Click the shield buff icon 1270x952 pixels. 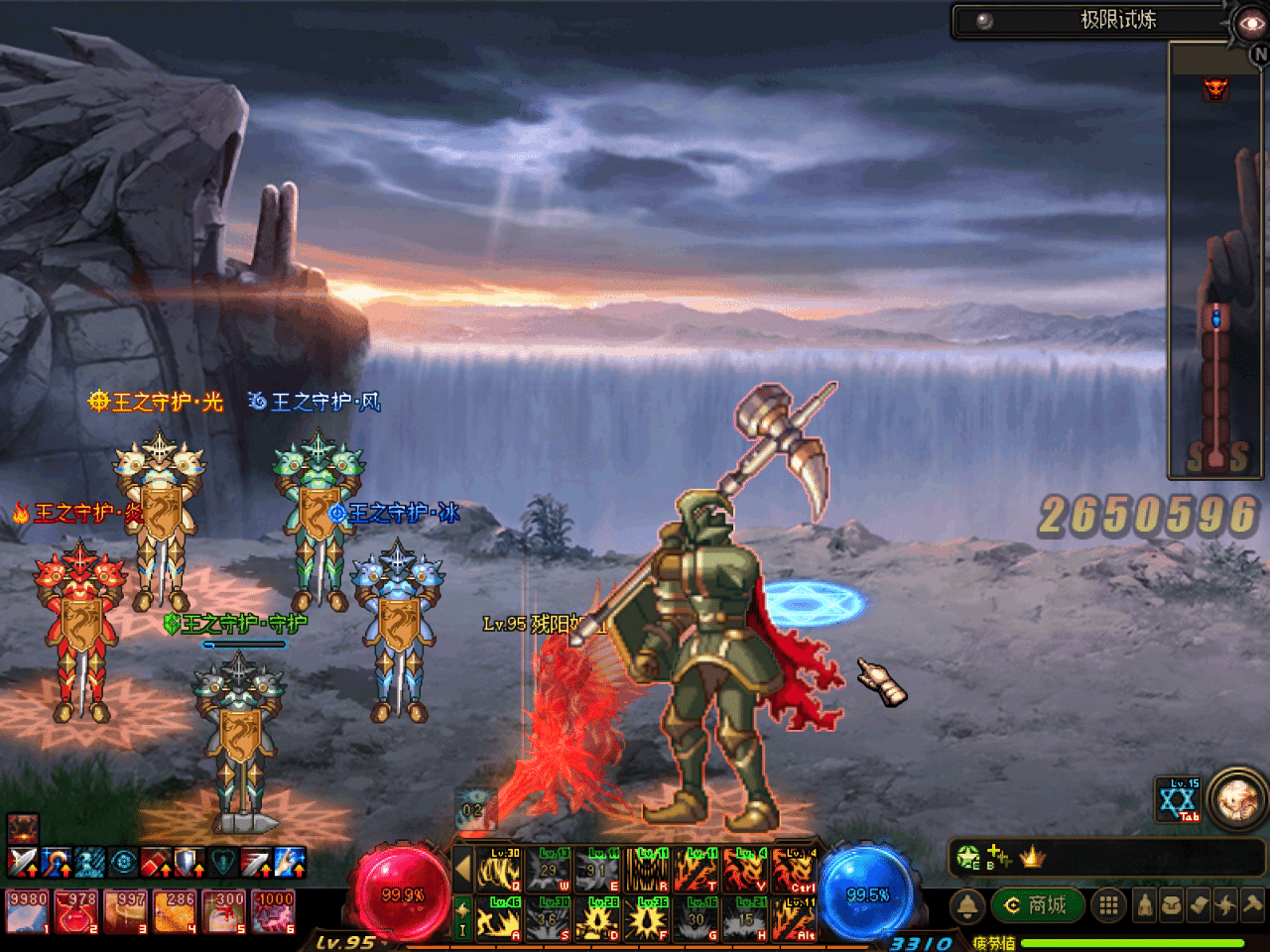click(189, 863)
